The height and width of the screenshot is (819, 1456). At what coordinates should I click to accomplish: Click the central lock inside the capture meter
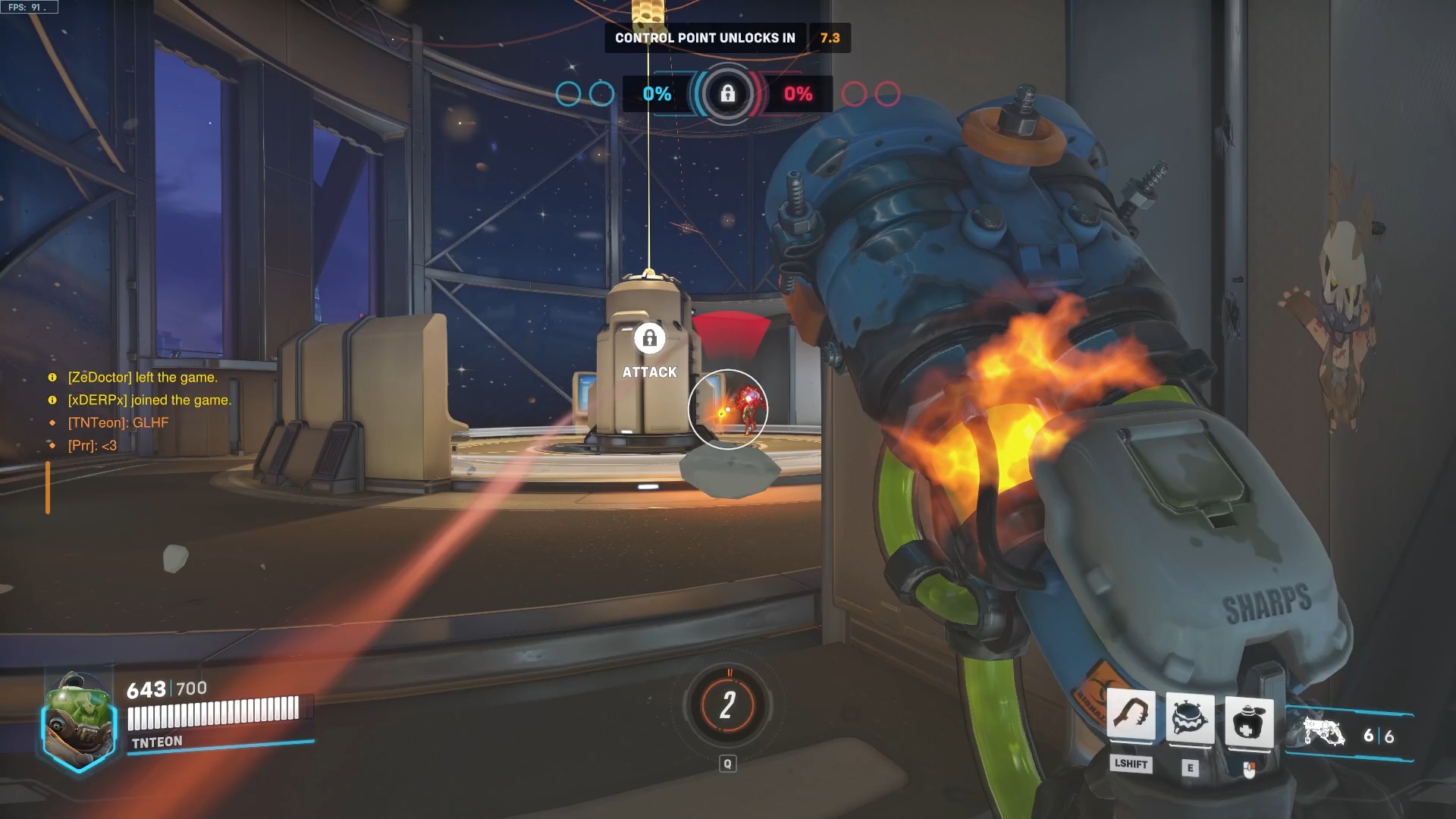pos(727,94)
